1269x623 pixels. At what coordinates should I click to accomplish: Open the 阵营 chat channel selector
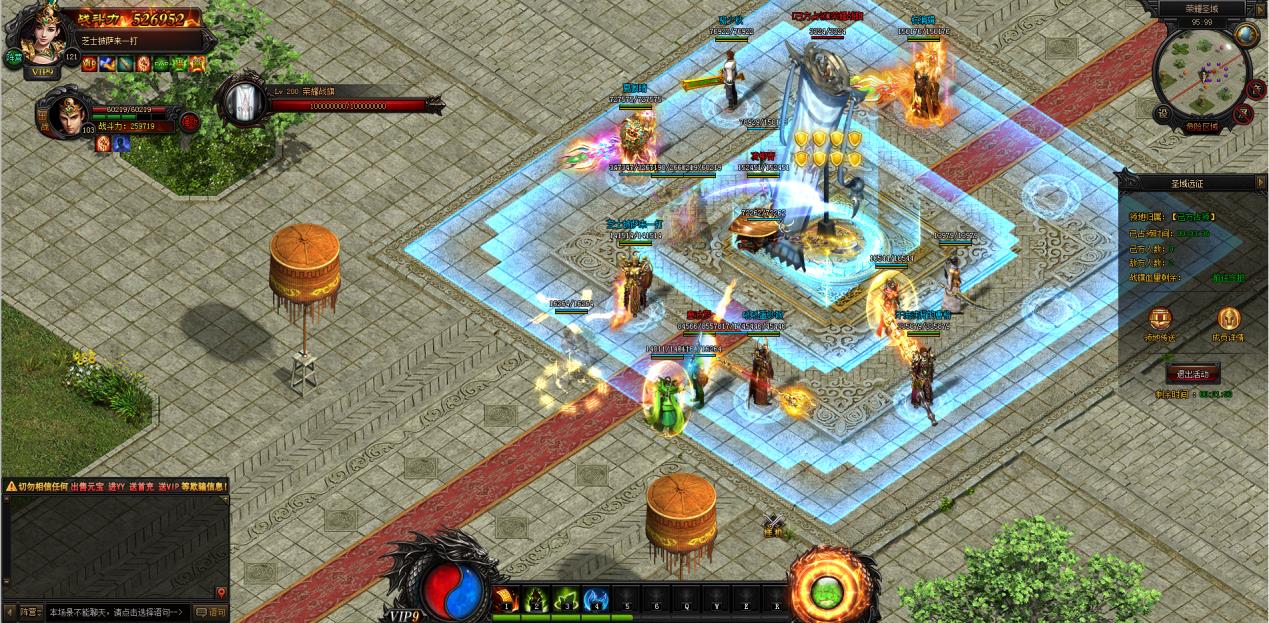point(31,612)
